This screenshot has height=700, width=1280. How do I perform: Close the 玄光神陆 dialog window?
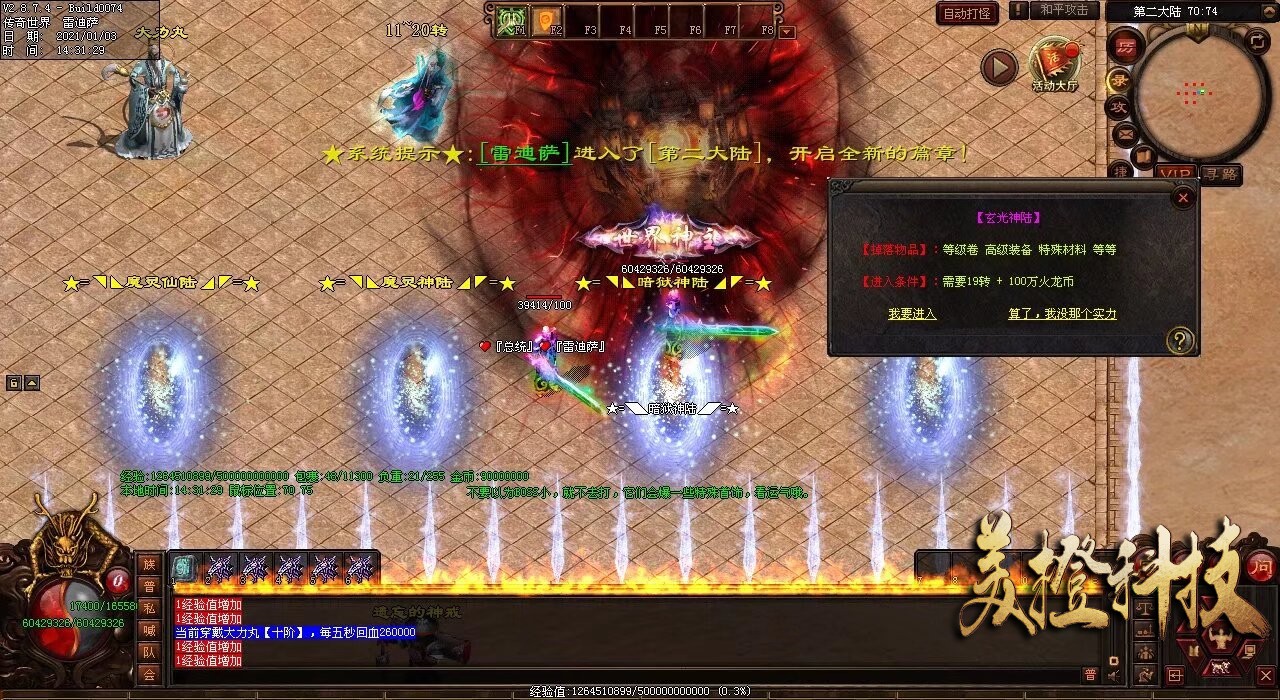1183,198
